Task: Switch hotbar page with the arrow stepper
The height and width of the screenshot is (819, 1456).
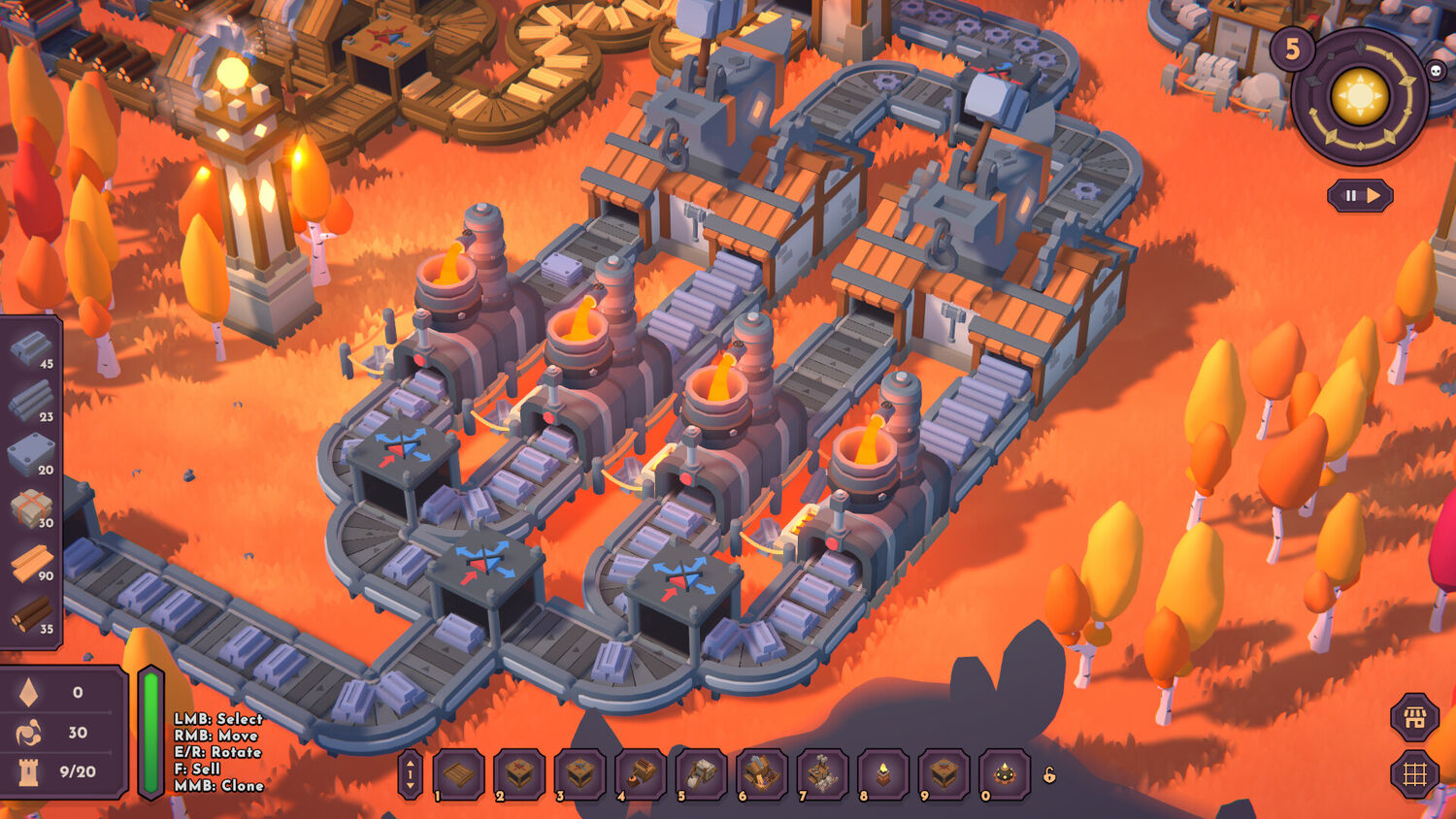Action: click(x=411, y=774)
